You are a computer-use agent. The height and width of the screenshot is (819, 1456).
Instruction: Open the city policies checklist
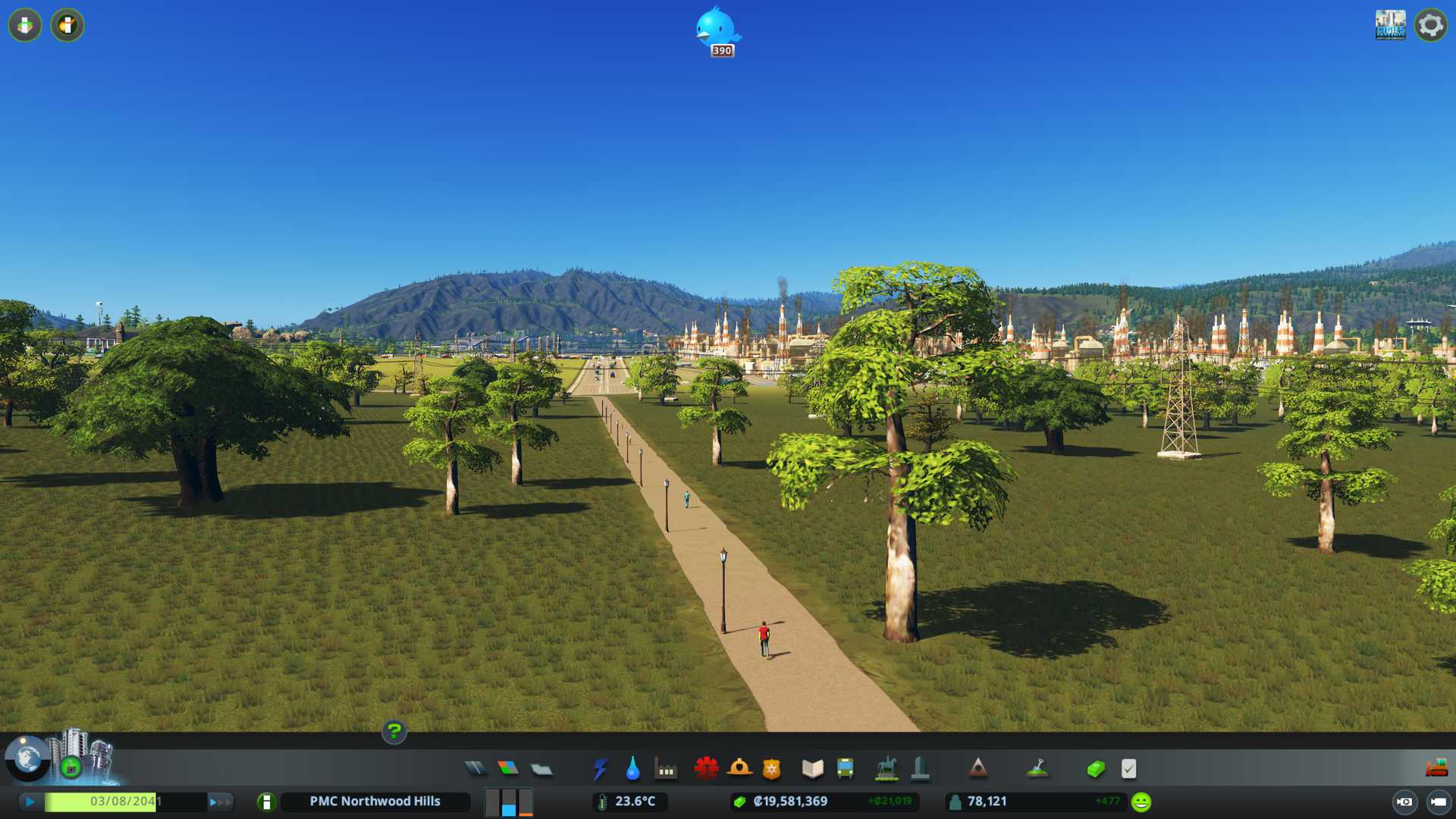[1128, 769]
